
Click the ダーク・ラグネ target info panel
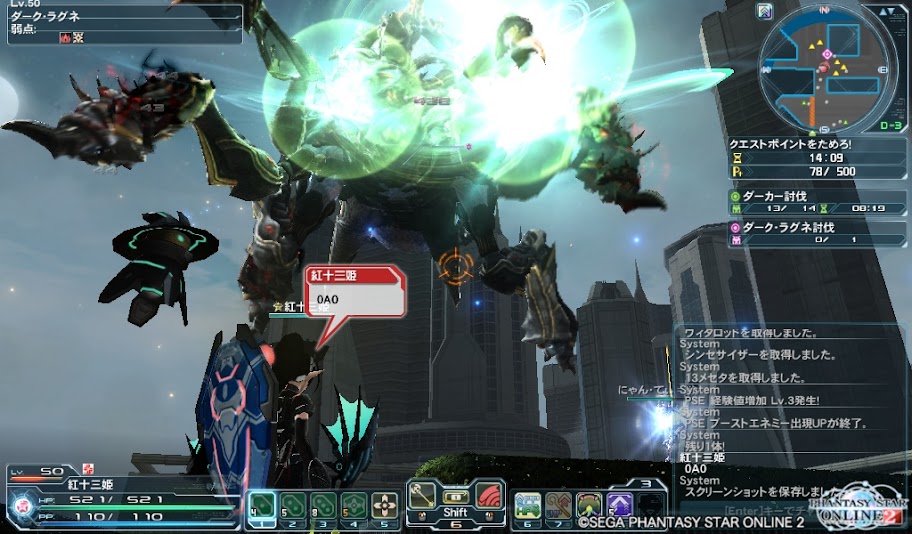(x=120, y=24)
